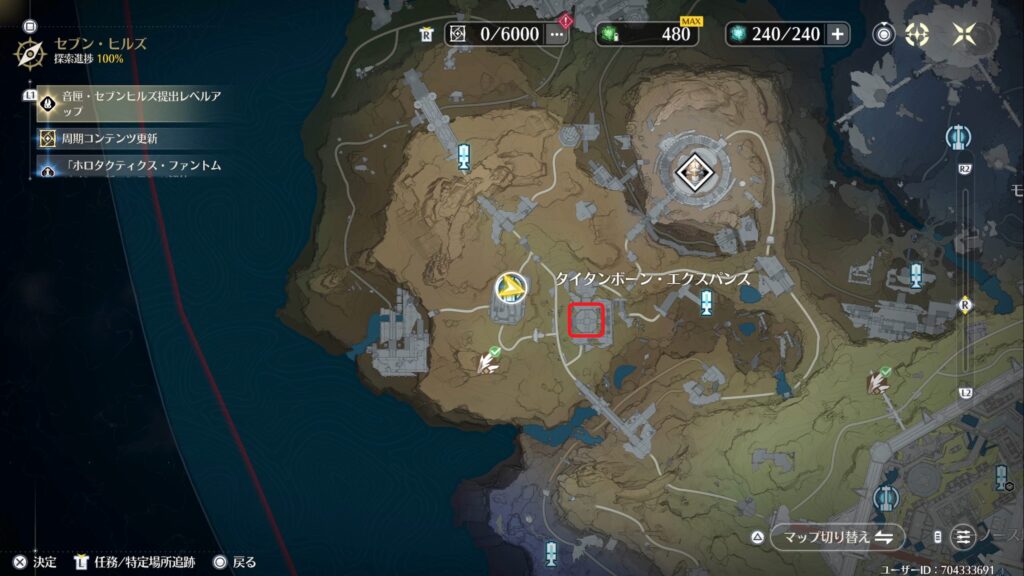Add Waveplates with the plus button
1024x576 pixels.
click(x=837, y=34)
